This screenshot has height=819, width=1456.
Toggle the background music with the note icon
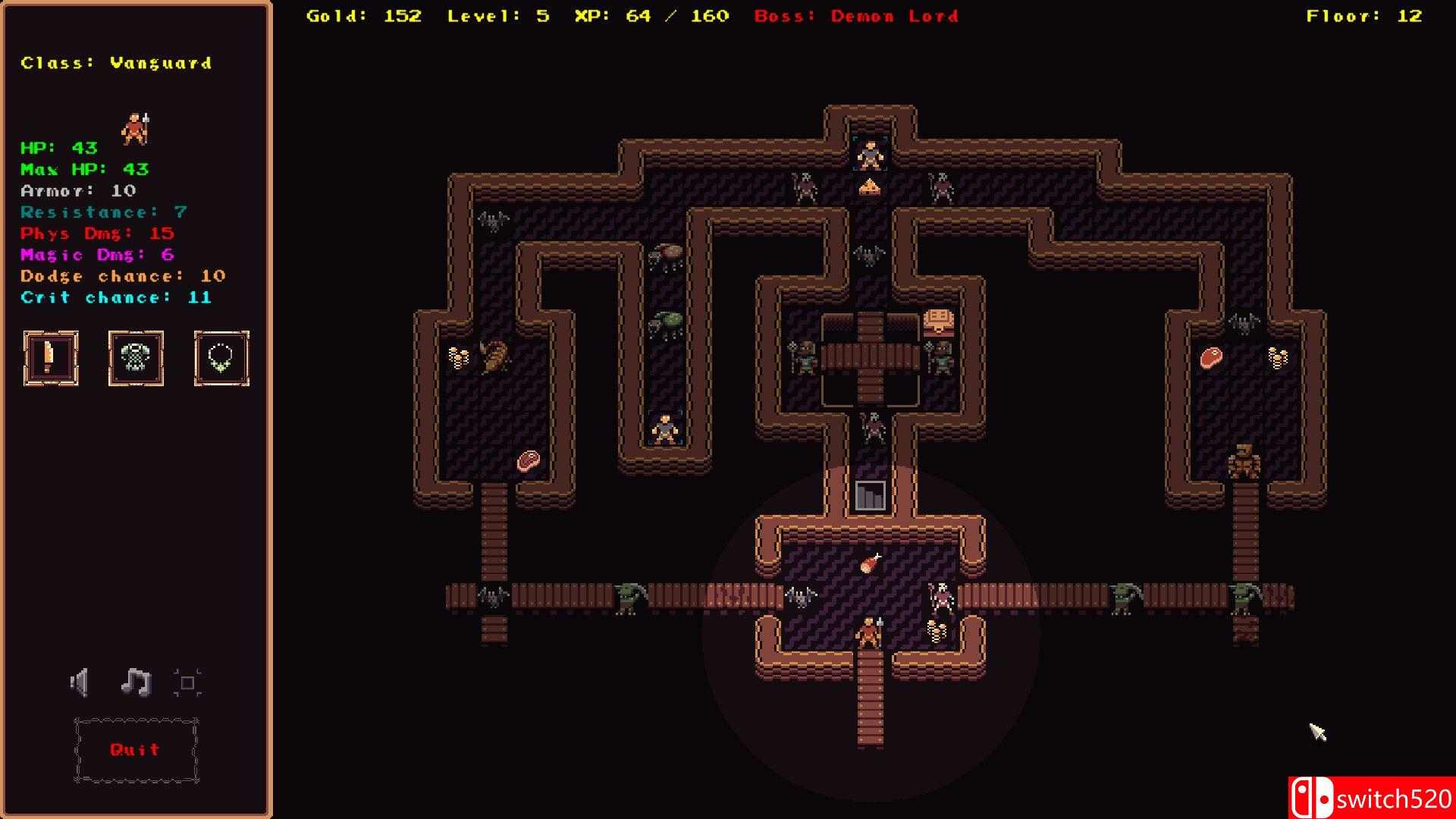(x=135, y=682)
